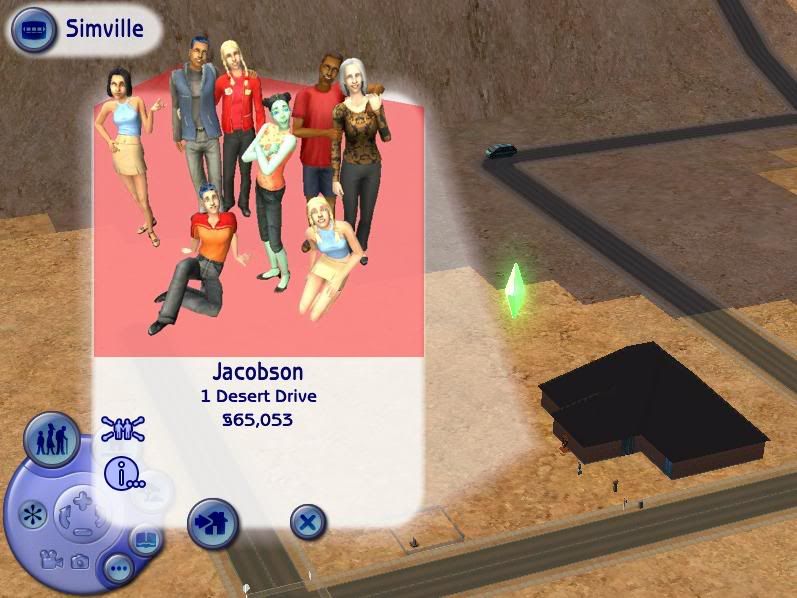Open the three-dots options menu
Viewport: 797px width, 598px height.
pos(119,571)
